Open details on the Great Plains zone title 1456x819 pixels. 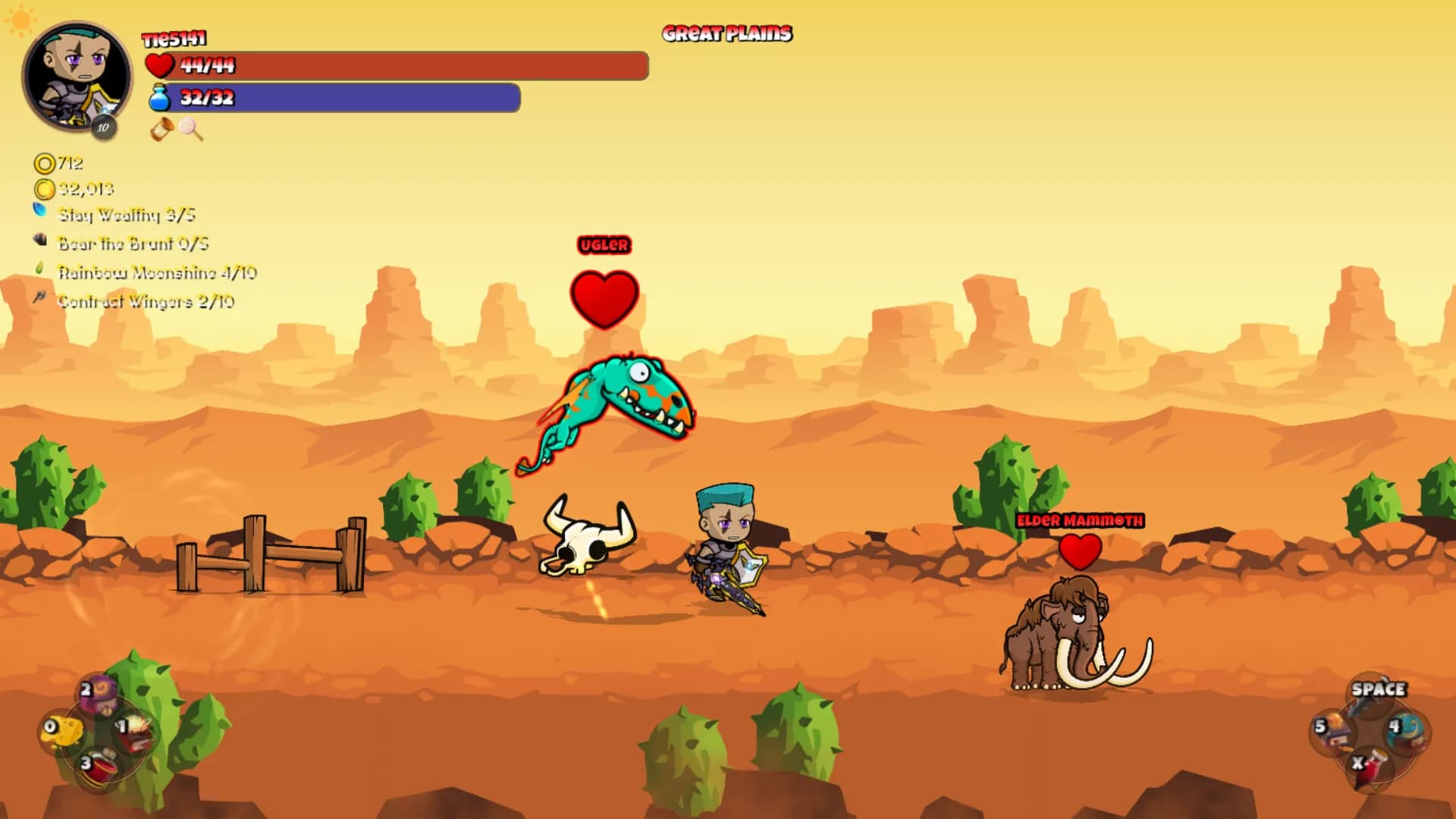point(726,33)
